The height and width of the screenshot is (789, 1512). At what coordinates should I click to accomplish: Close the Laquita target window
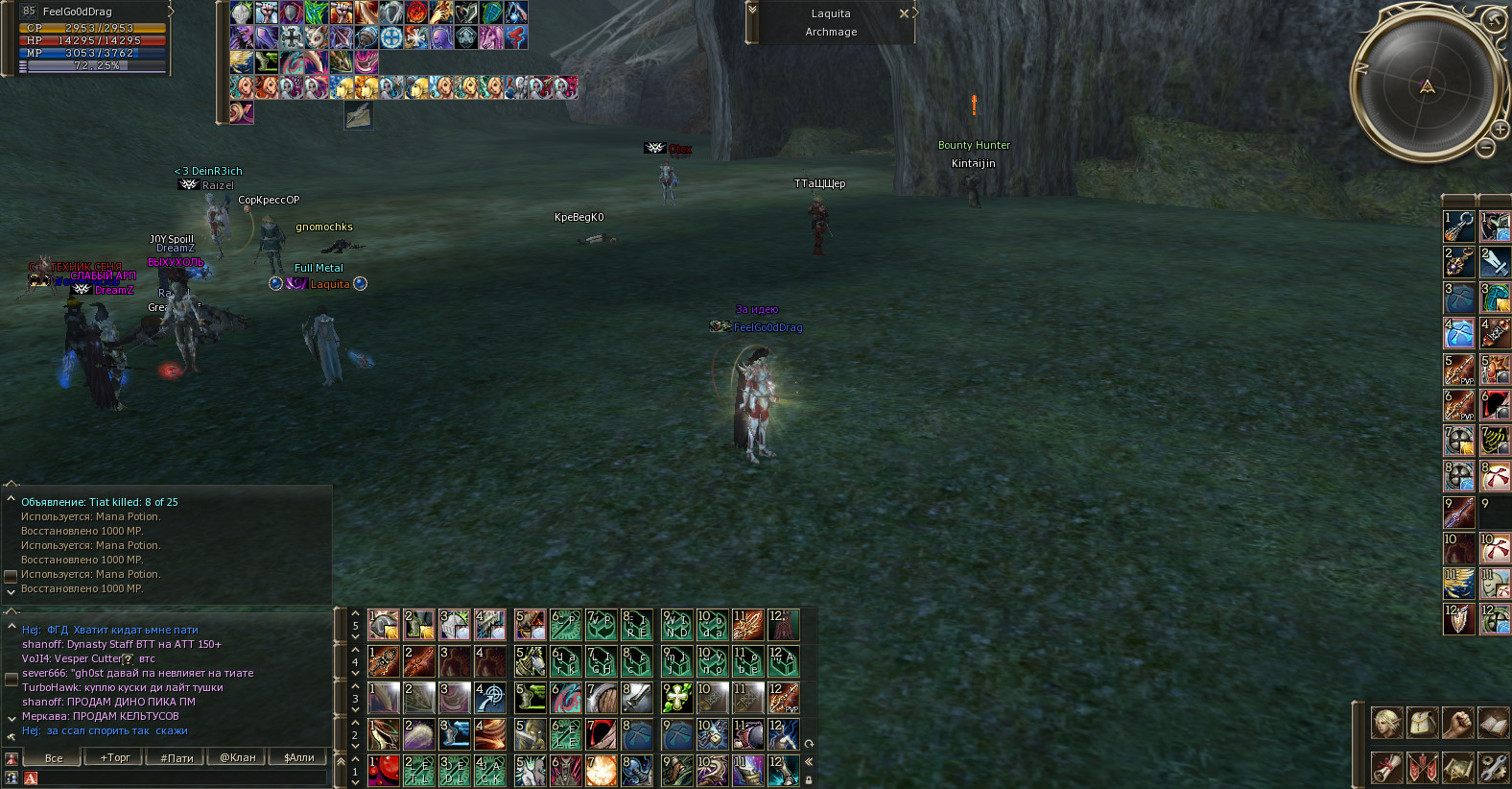click(904, 13)
